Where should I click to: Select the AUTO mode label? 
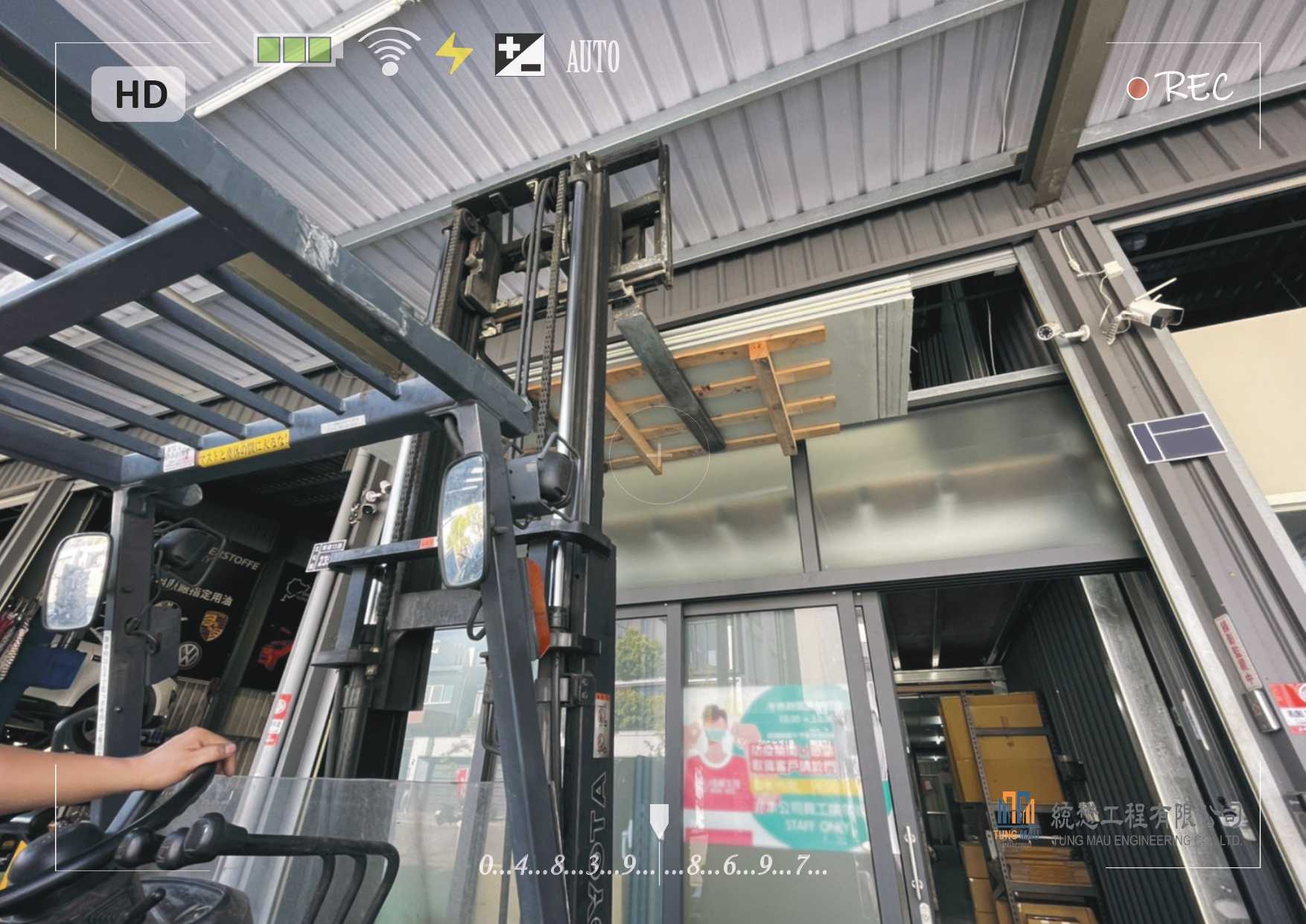point(593,57)
